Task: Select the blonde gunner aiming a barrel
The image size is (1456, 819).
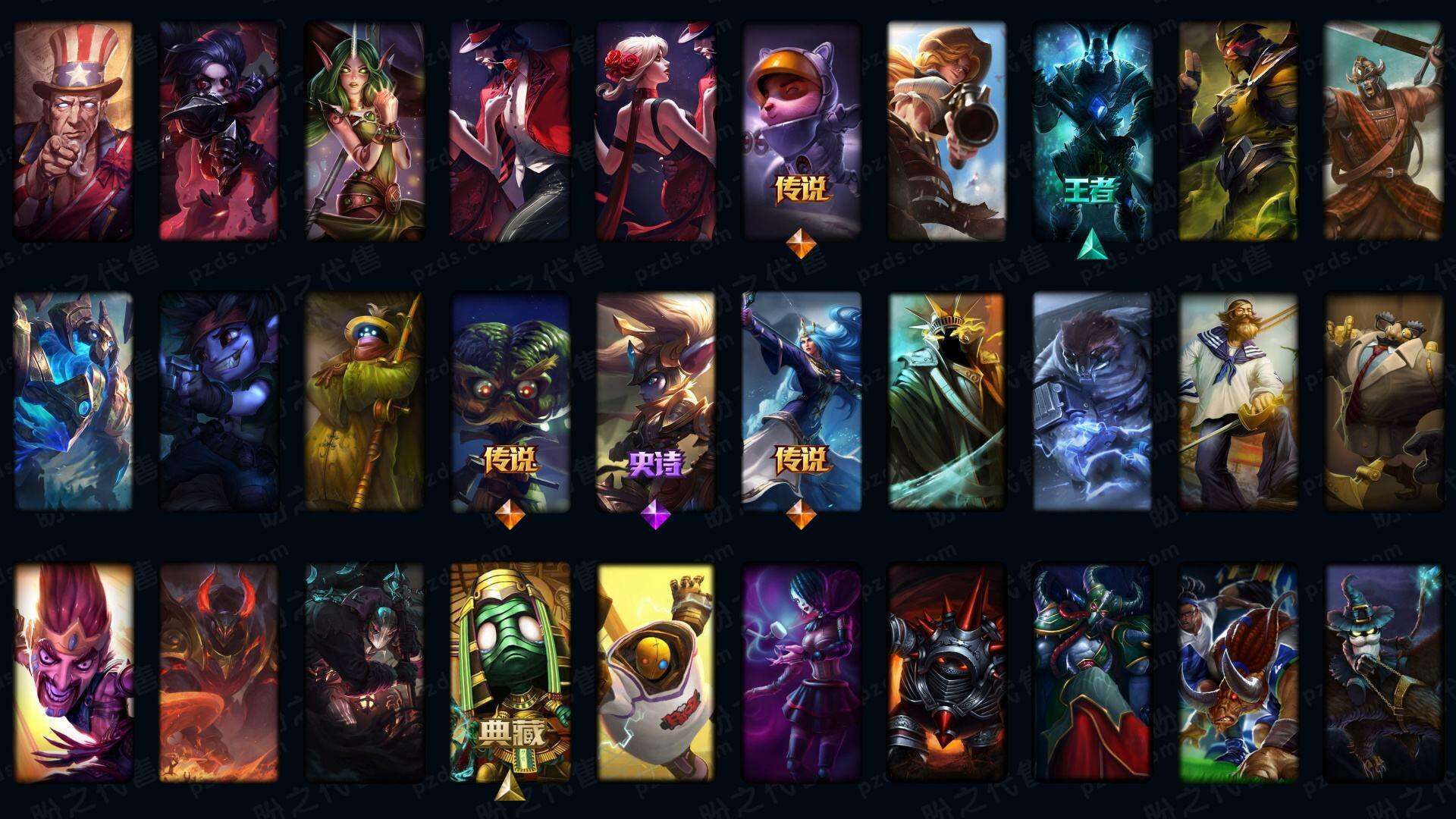Action: click(946, 130)
